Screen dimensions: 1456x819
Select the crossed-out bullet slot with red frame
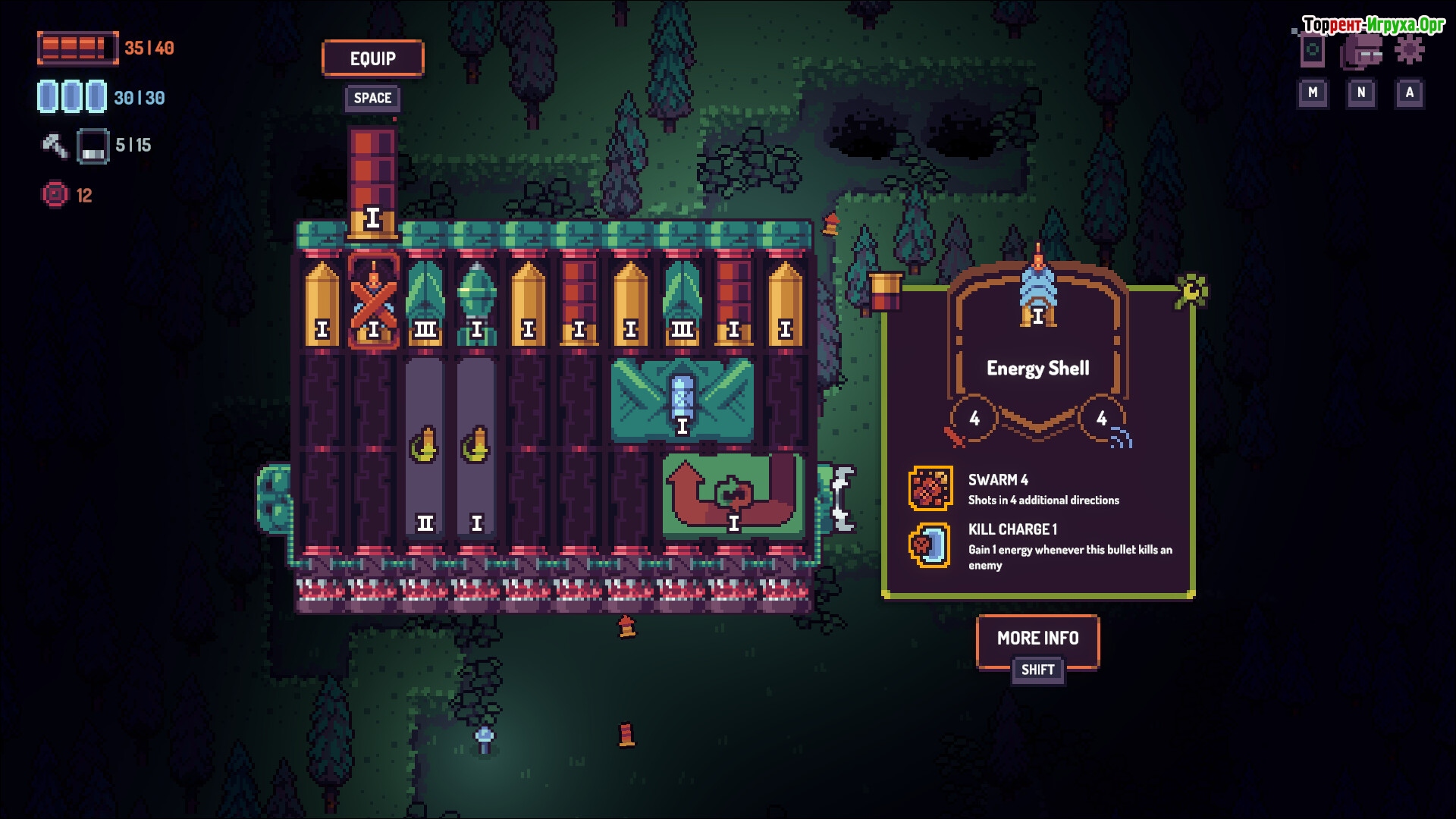[373, 301]
